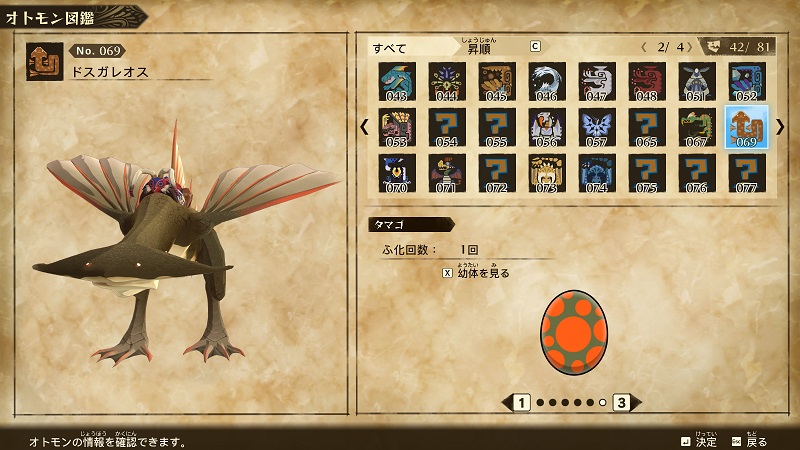Open monster entry No. 071
800x450 pixels.
(447, 172)
